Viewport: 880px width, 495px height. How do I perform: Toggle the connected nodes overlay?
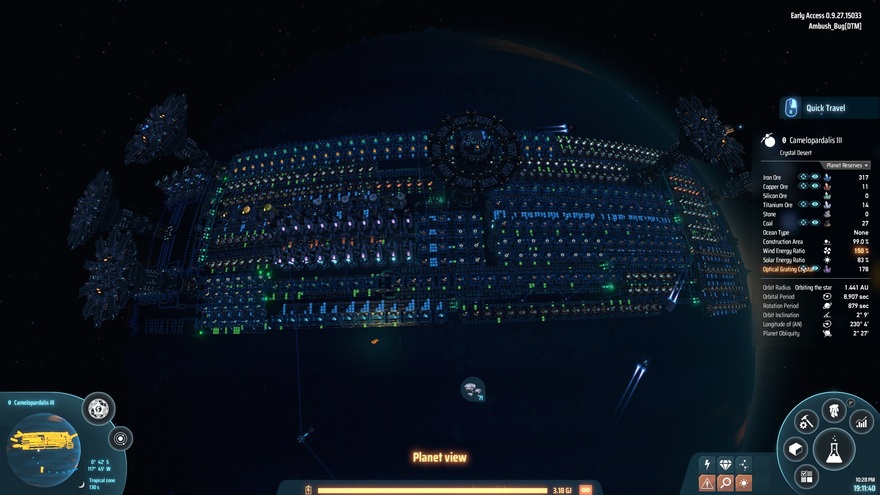pyautogui.click(x=744, y=465)
